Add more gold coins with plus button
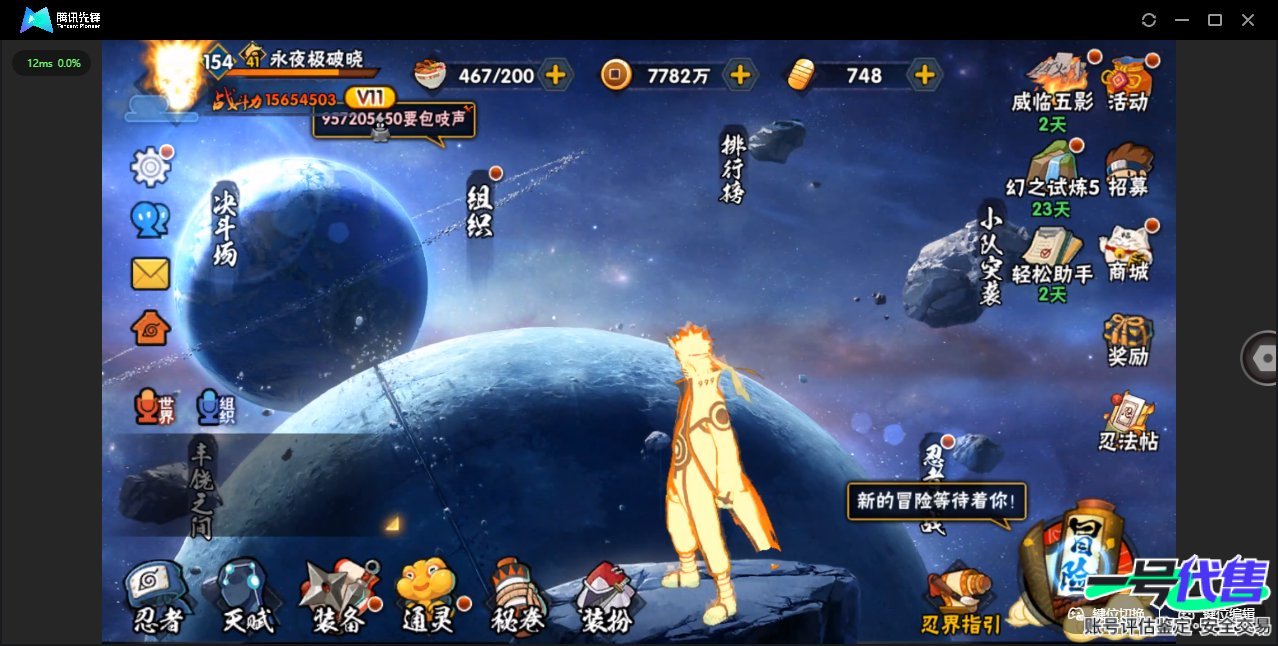The height and width of the screenshot is (646, 1278). pos(740,75)
